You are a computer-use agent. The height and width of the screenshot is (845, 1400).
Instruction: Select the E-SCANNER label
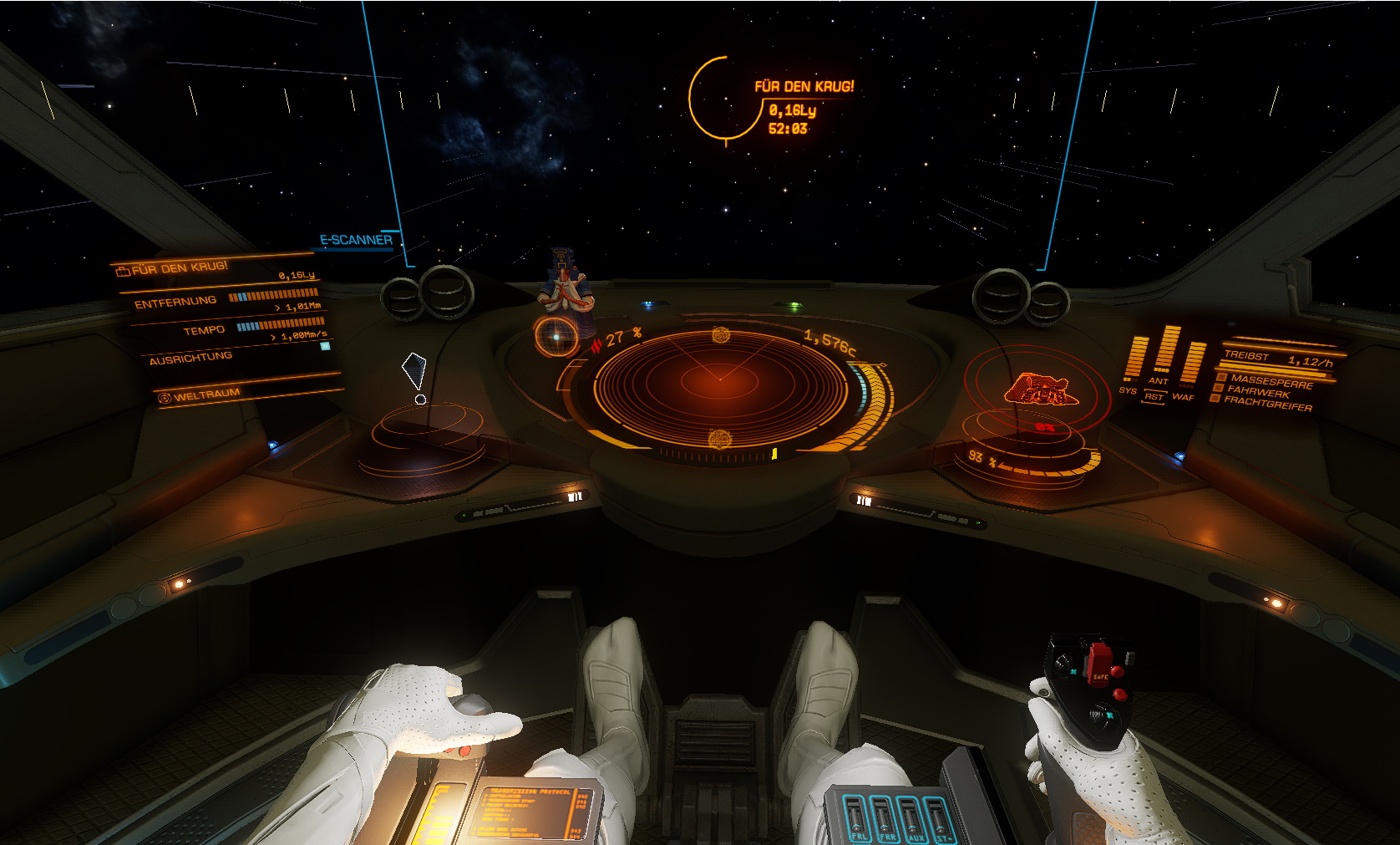[356, 240]
